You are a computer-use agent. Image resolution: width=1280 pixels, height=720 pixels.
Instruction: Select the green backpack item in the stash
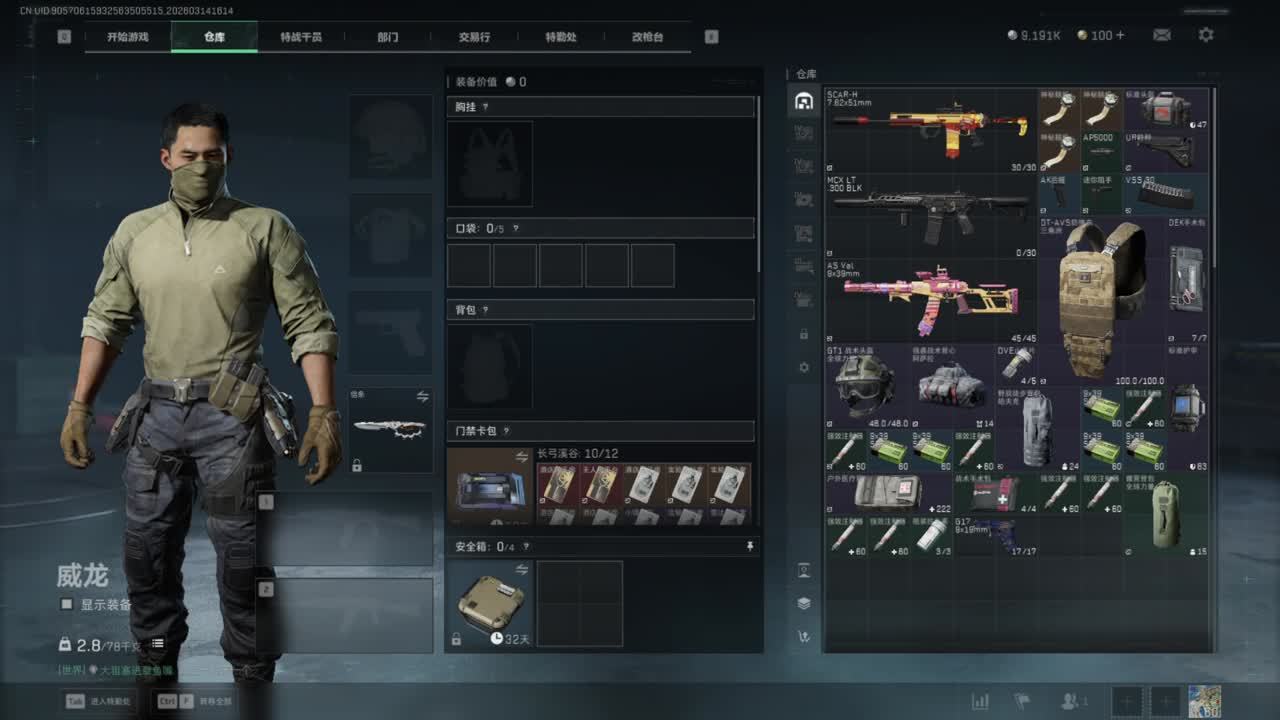pyautogui.click(x=1166, y=514)
